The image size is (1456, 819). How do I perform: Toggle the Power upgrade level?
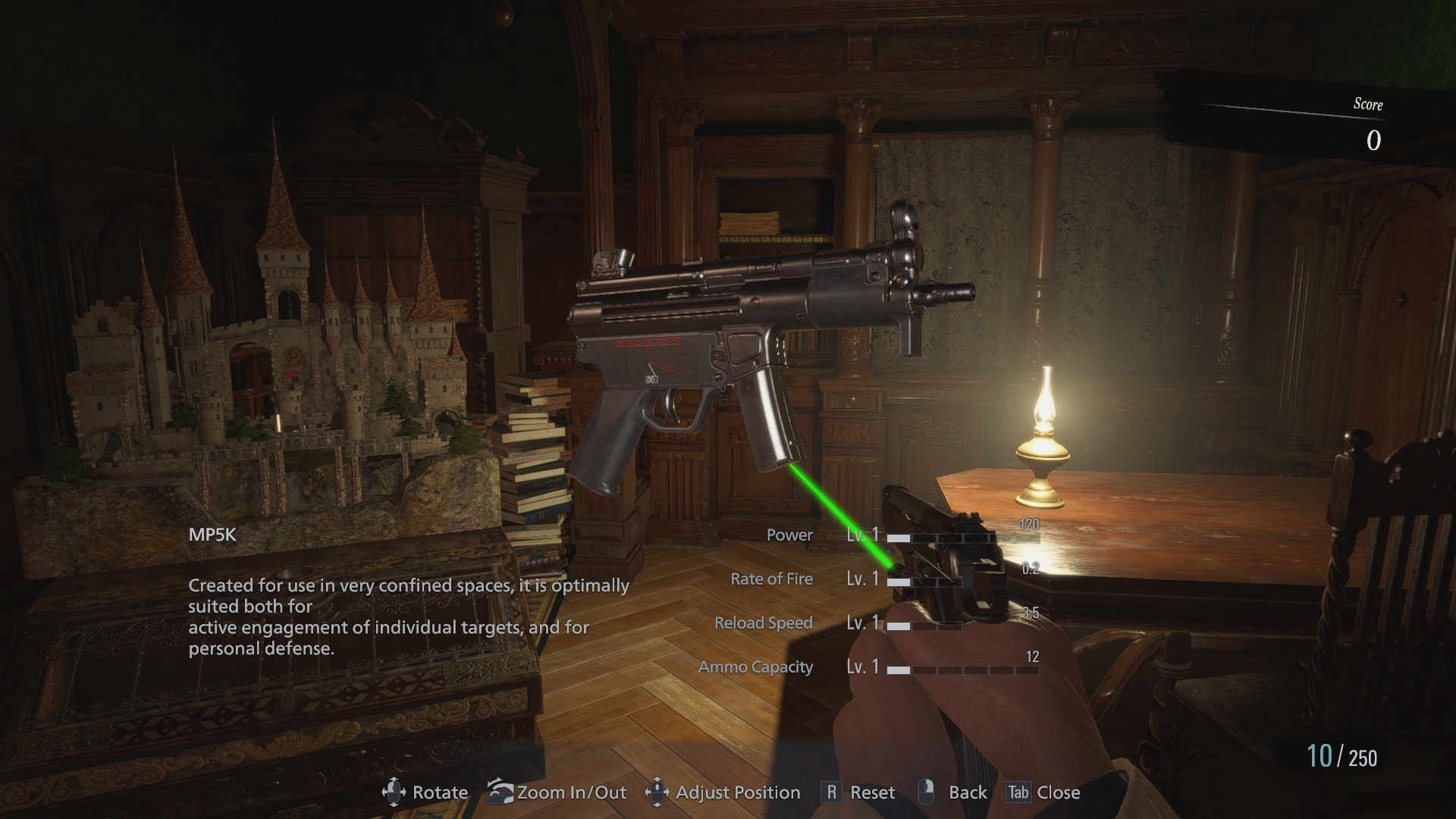(864, 535)
